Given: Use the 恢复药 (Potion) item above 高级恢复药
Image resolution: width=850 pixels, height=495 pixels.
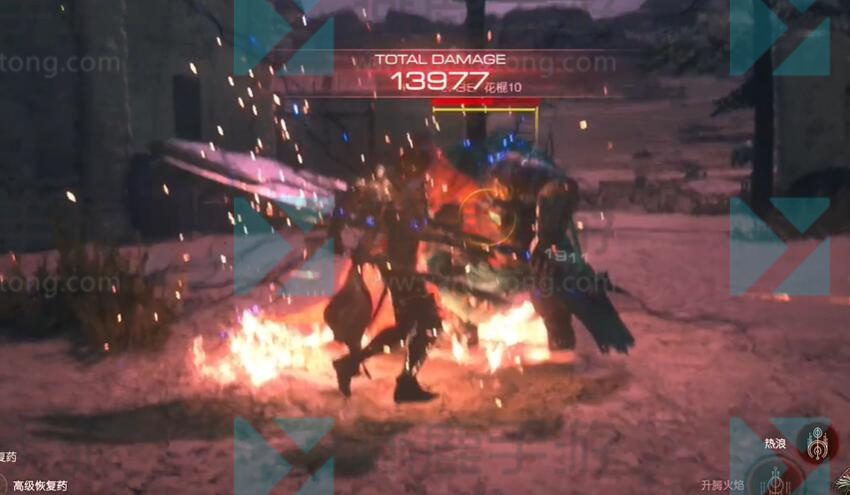Looking at the screenshot, I should (8, 457).
